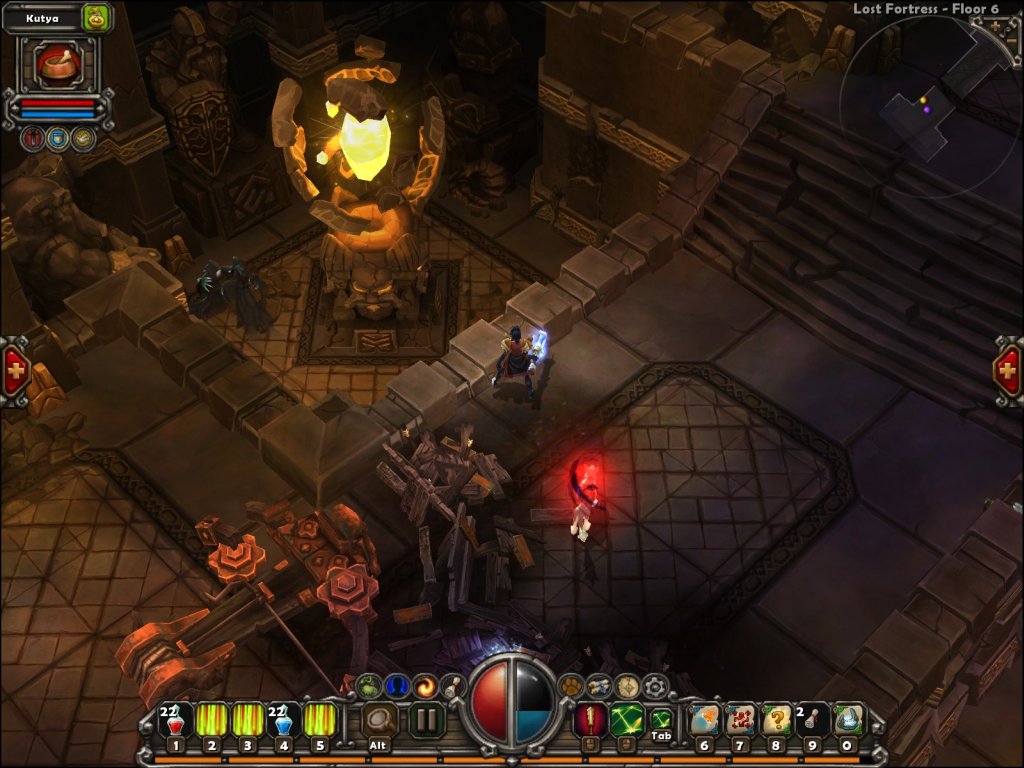Use the blue mana potion in slot 4
The height and width of the screenshot is (768, 1024).
[x=283, y=720]
